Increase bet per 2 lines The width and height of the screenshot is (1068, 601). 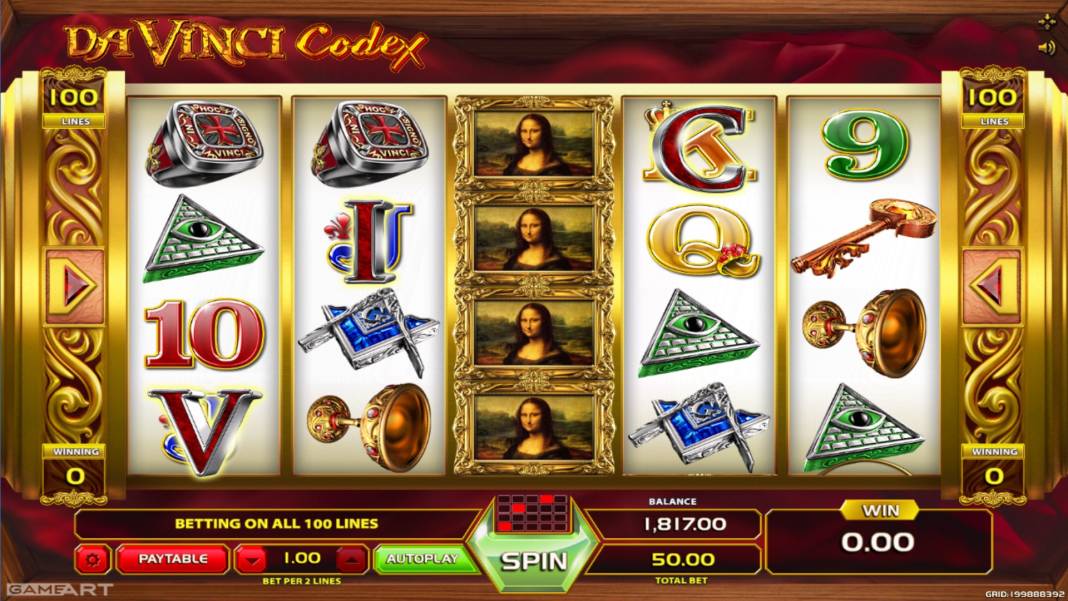pos(353,558)
